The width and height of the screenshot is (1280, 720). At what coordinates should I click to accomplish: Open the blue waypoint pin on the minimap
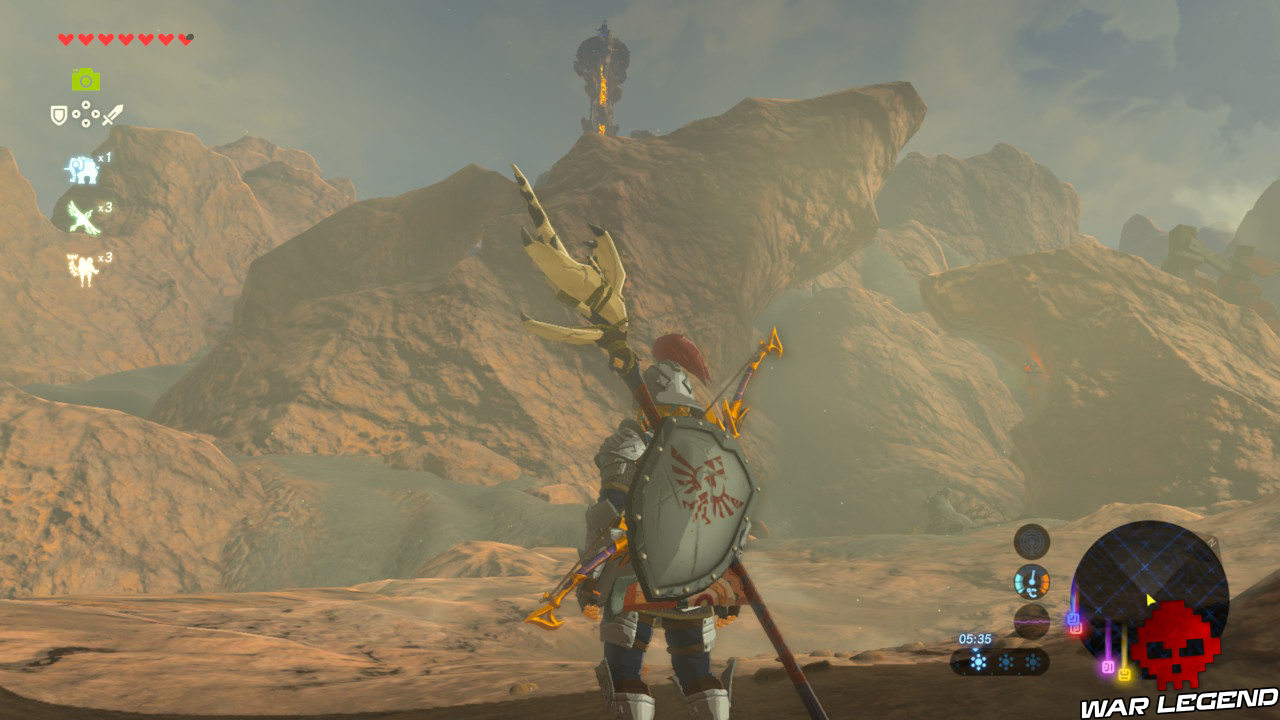point(1073,619)
